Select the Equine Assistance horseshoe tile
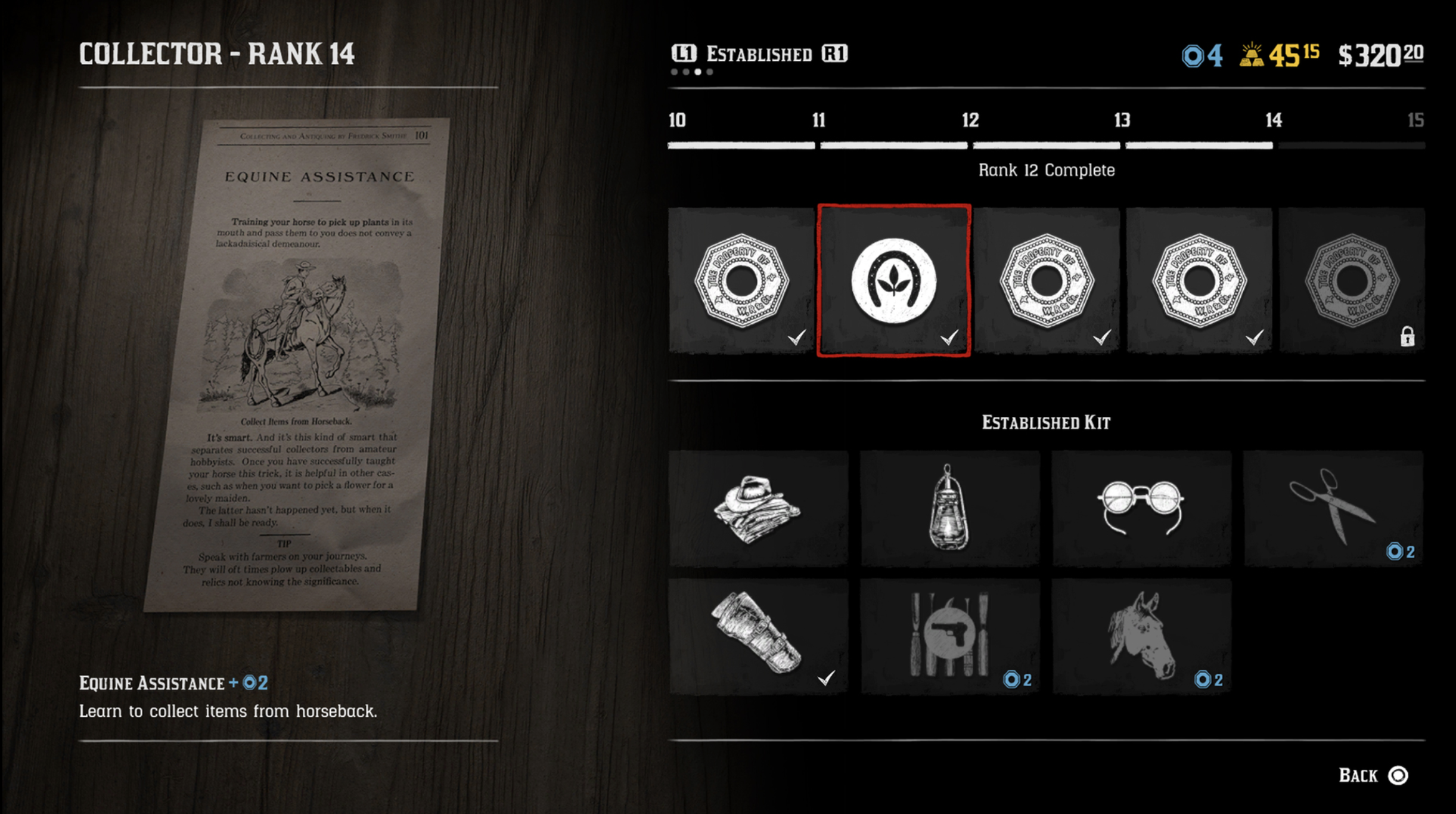The width and height of the screenshot is (1456, 814). point(893,280)
